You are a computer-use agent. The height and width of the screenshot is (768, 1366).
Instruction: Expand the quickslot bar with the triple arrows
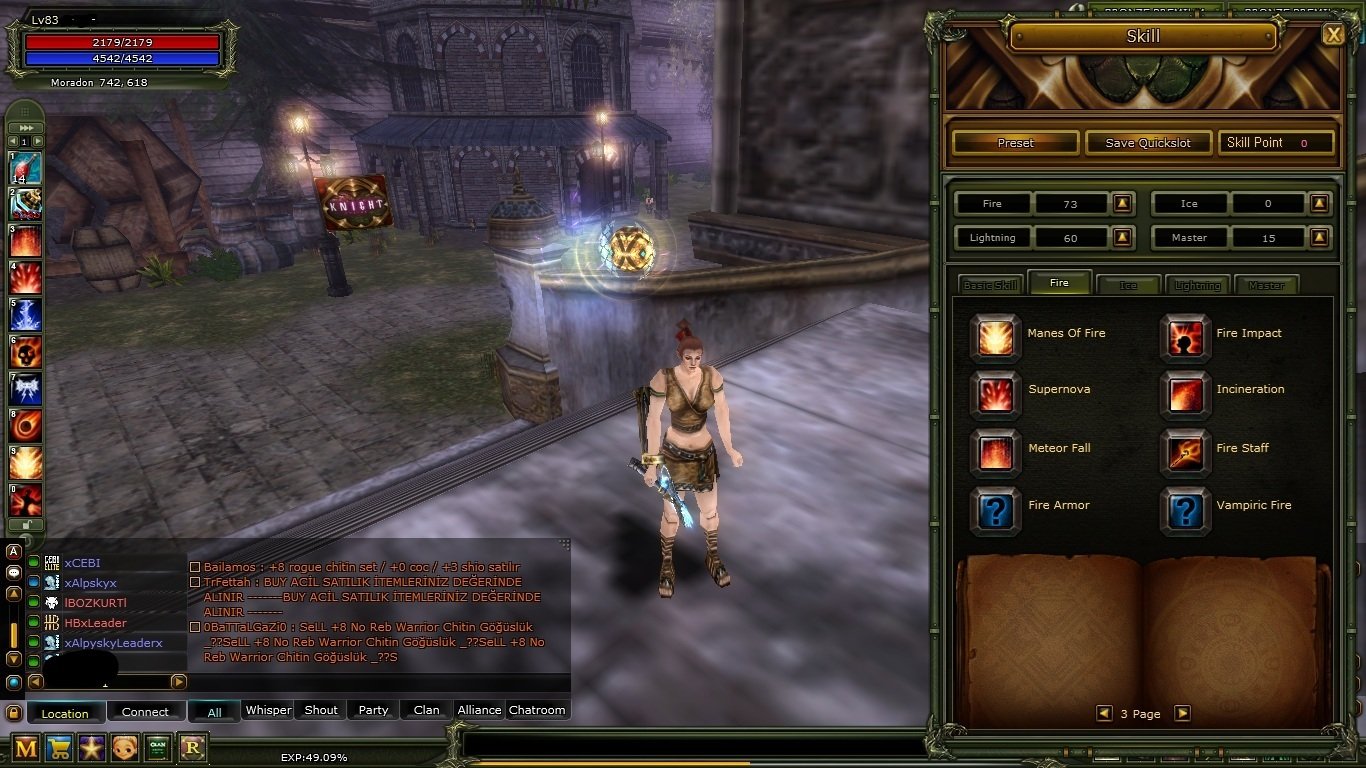(25, 127)
